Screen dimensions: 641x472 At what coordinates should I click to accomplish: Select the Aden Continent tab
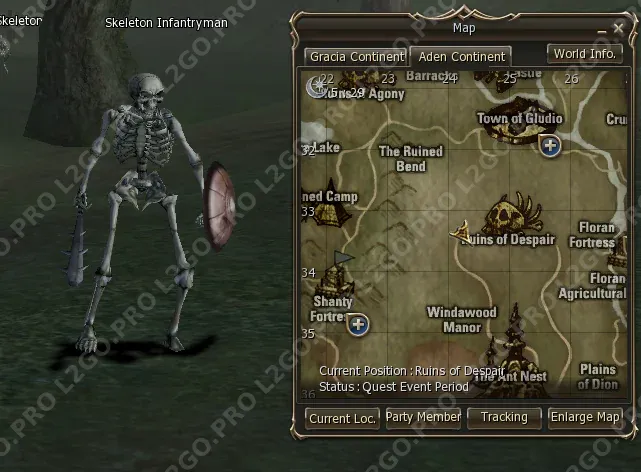point(462,57)
